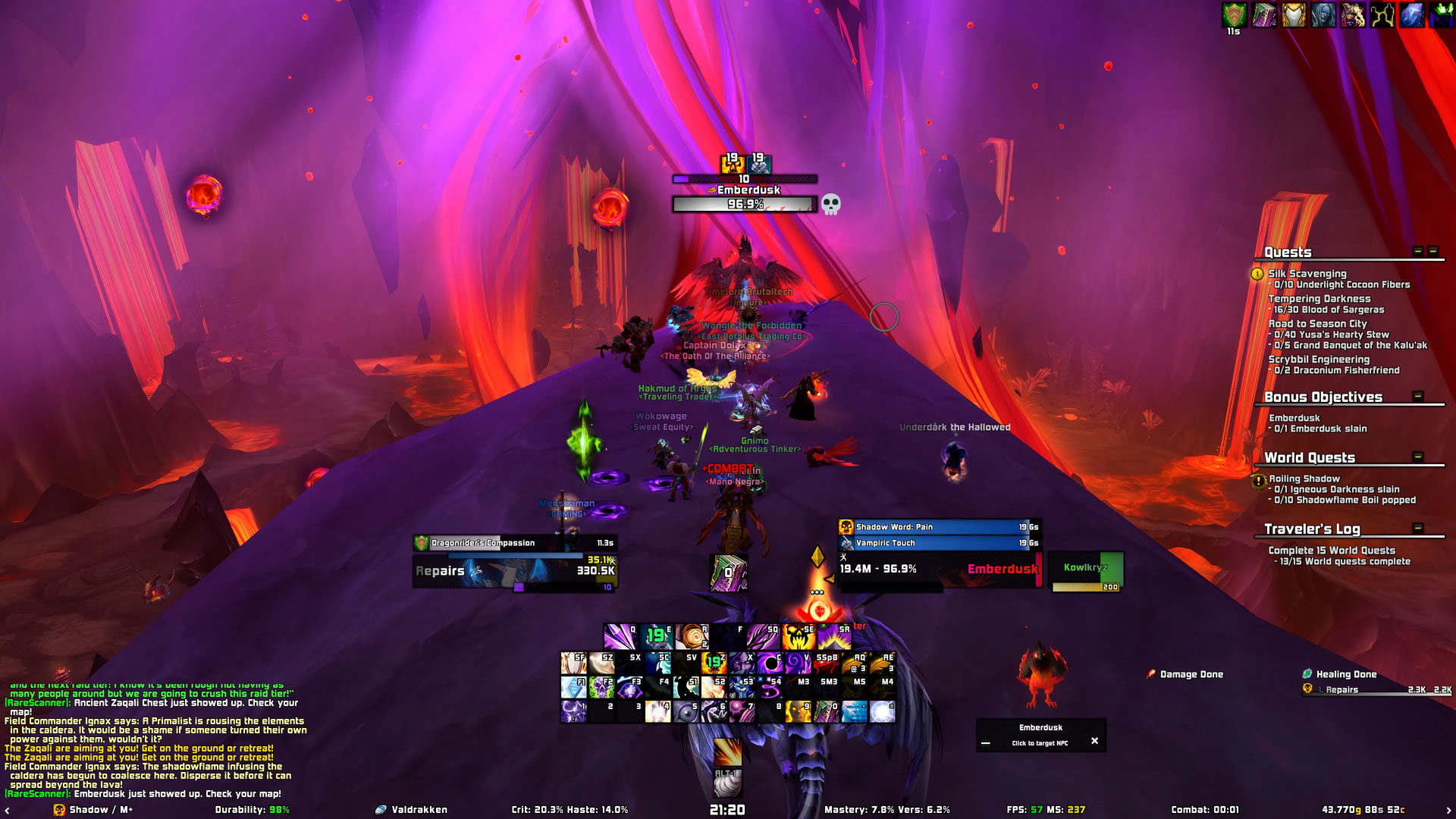Viewport: 1456px width, 819px height.
Task: Close the Emberdusk target NPC popup
Action: [1094, 741]
